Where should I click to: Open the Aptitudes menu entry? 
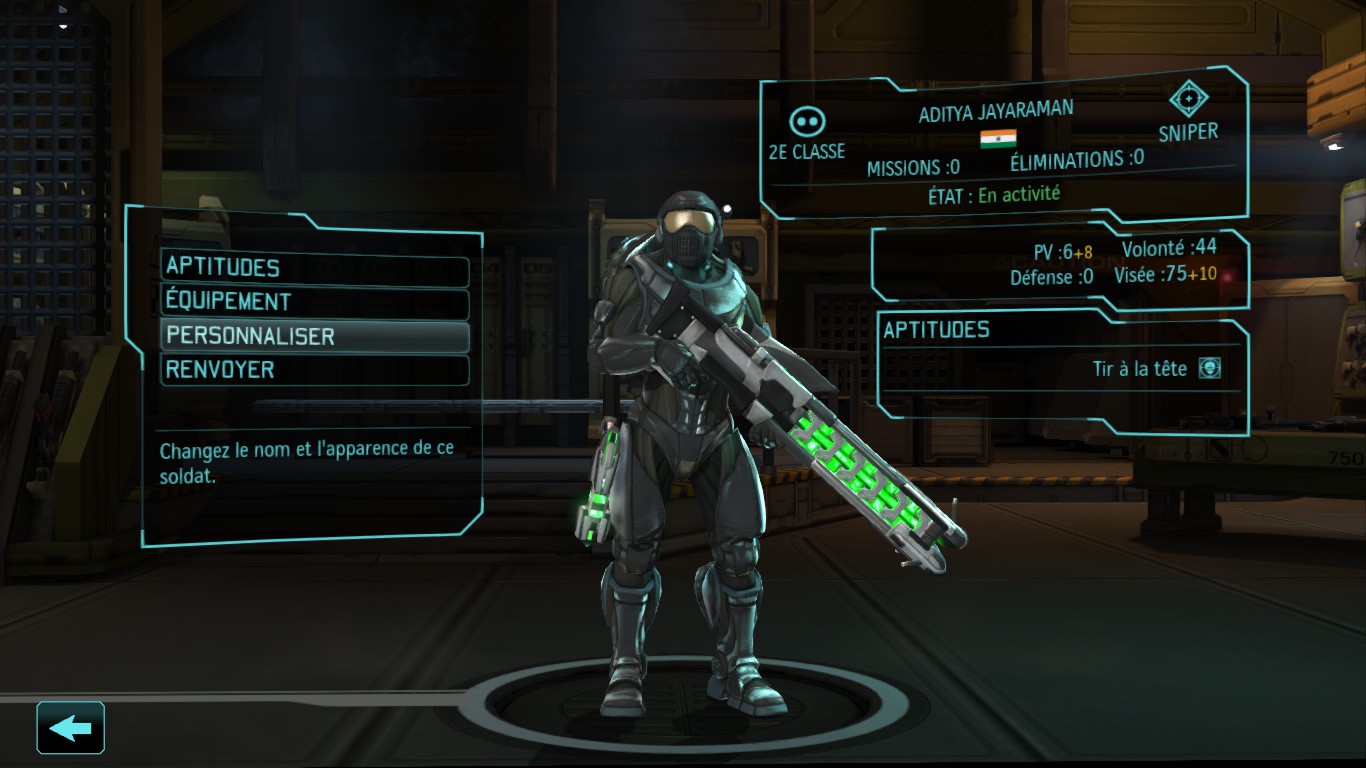click(314, 268)
